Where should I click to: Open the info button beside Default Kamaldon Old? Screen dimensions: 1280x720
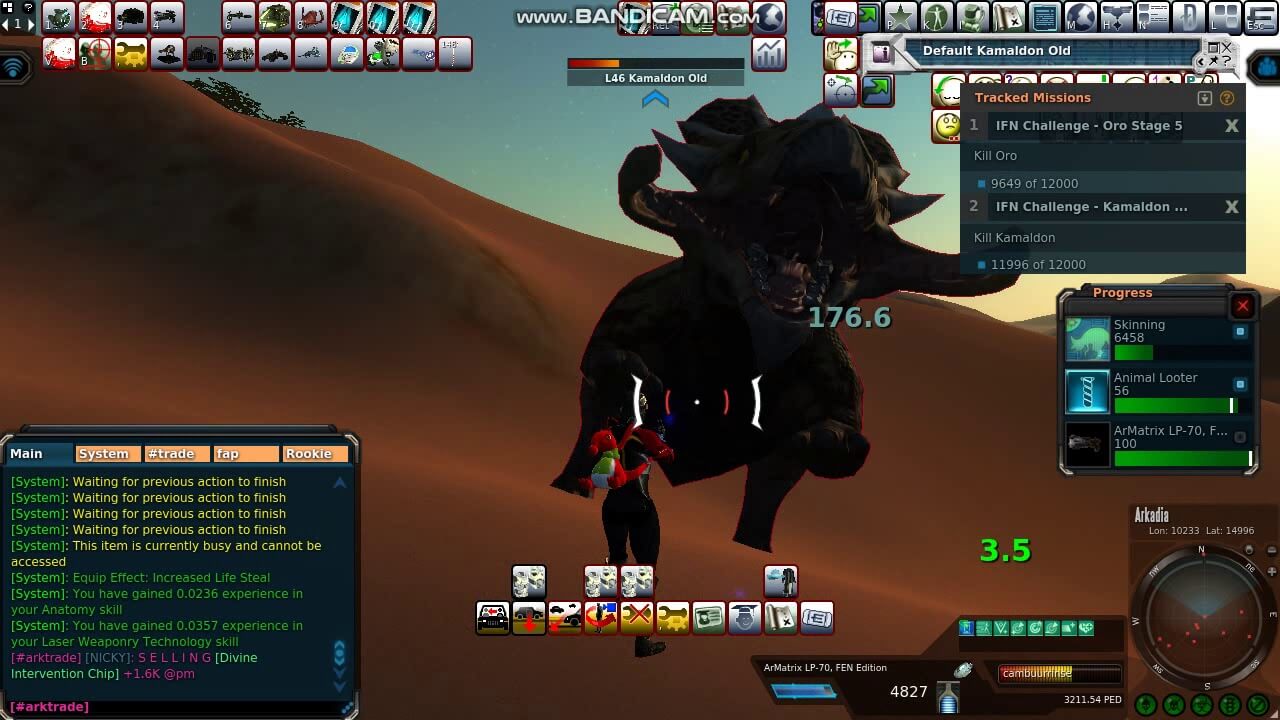[x=882, y=52]
